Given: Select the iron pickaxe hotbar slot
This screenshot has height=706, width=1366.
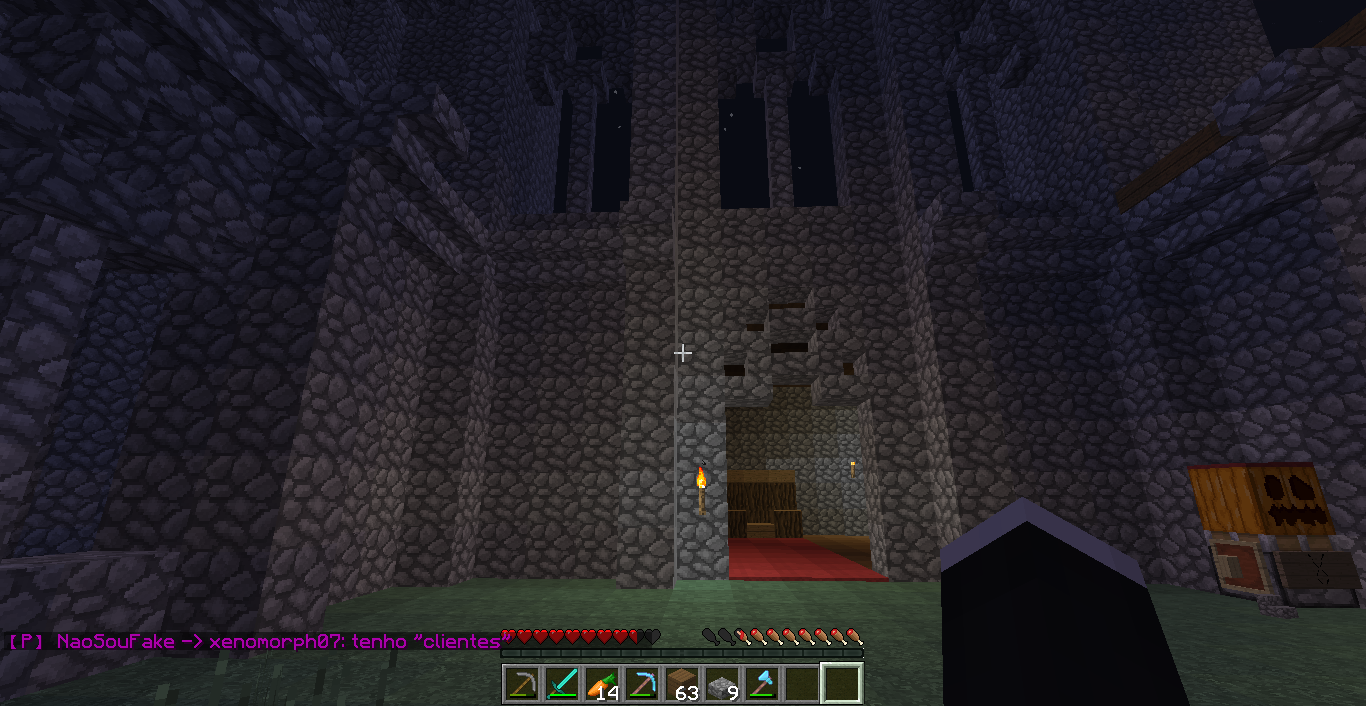Looking at the screenshot, I should 522,684.
